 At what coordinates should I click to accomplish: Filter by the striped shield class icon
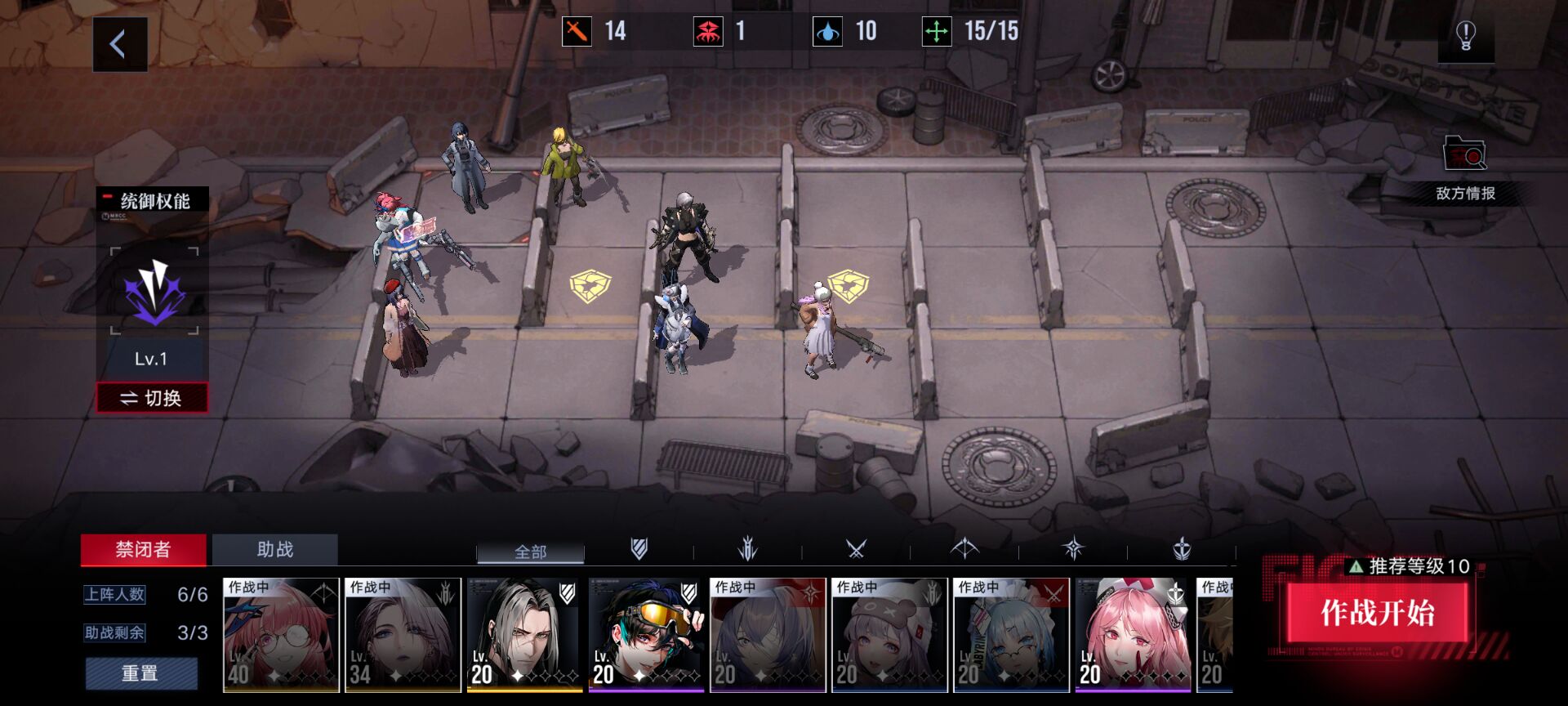click(639, 549)
